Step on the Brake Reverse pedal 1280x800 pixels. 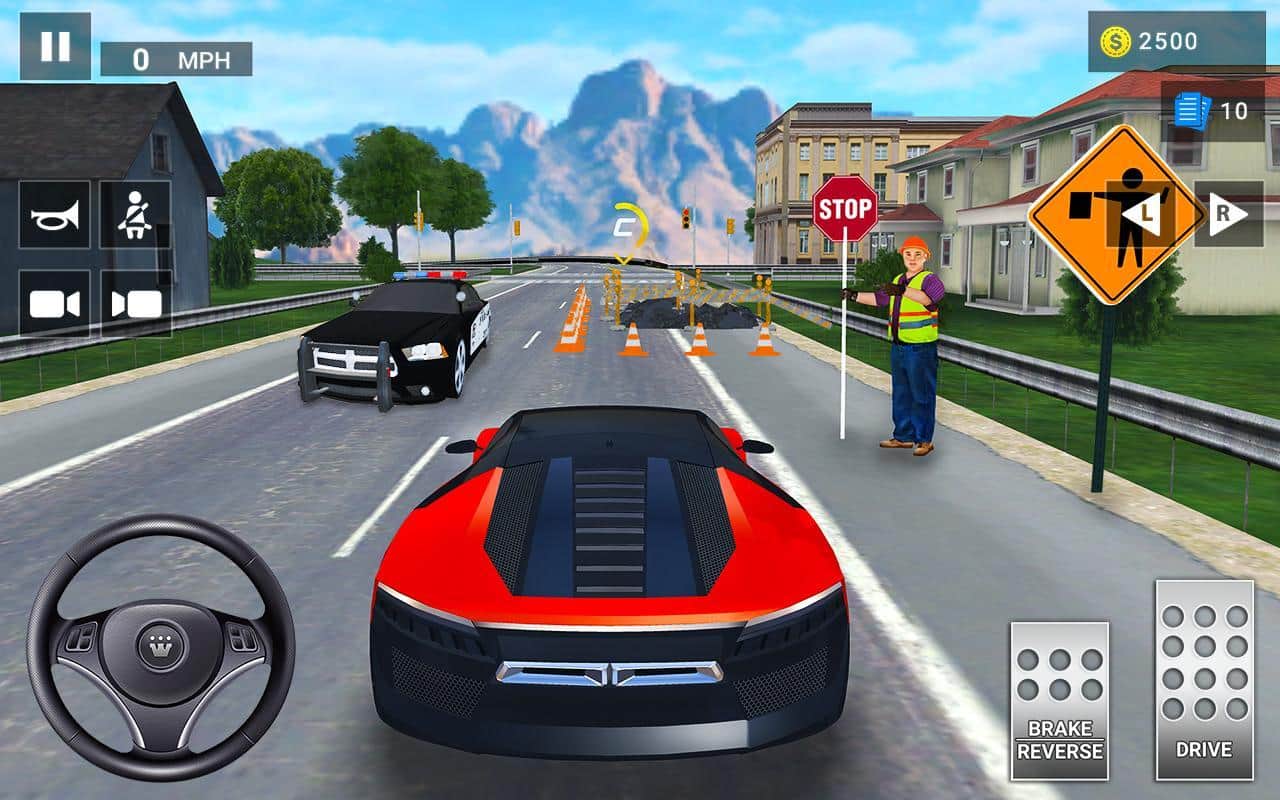coord(1059,700)
